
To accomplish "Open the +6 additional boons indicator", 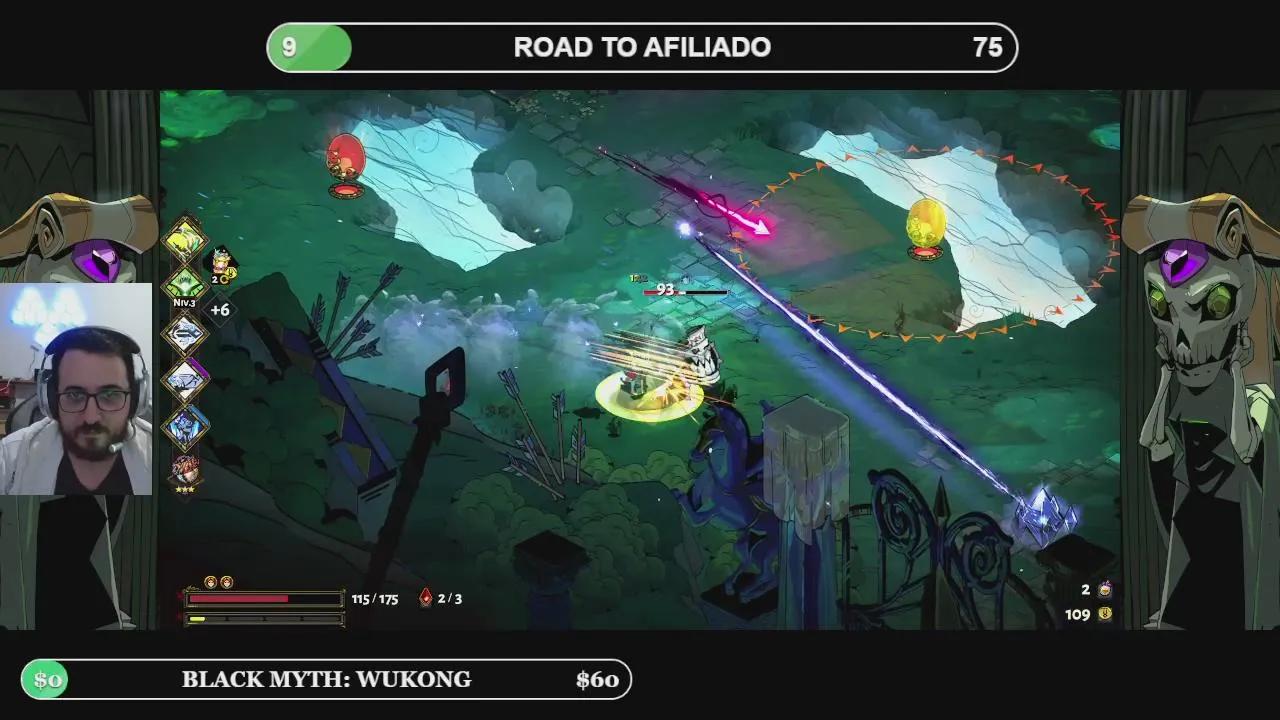I will [220, 310].
